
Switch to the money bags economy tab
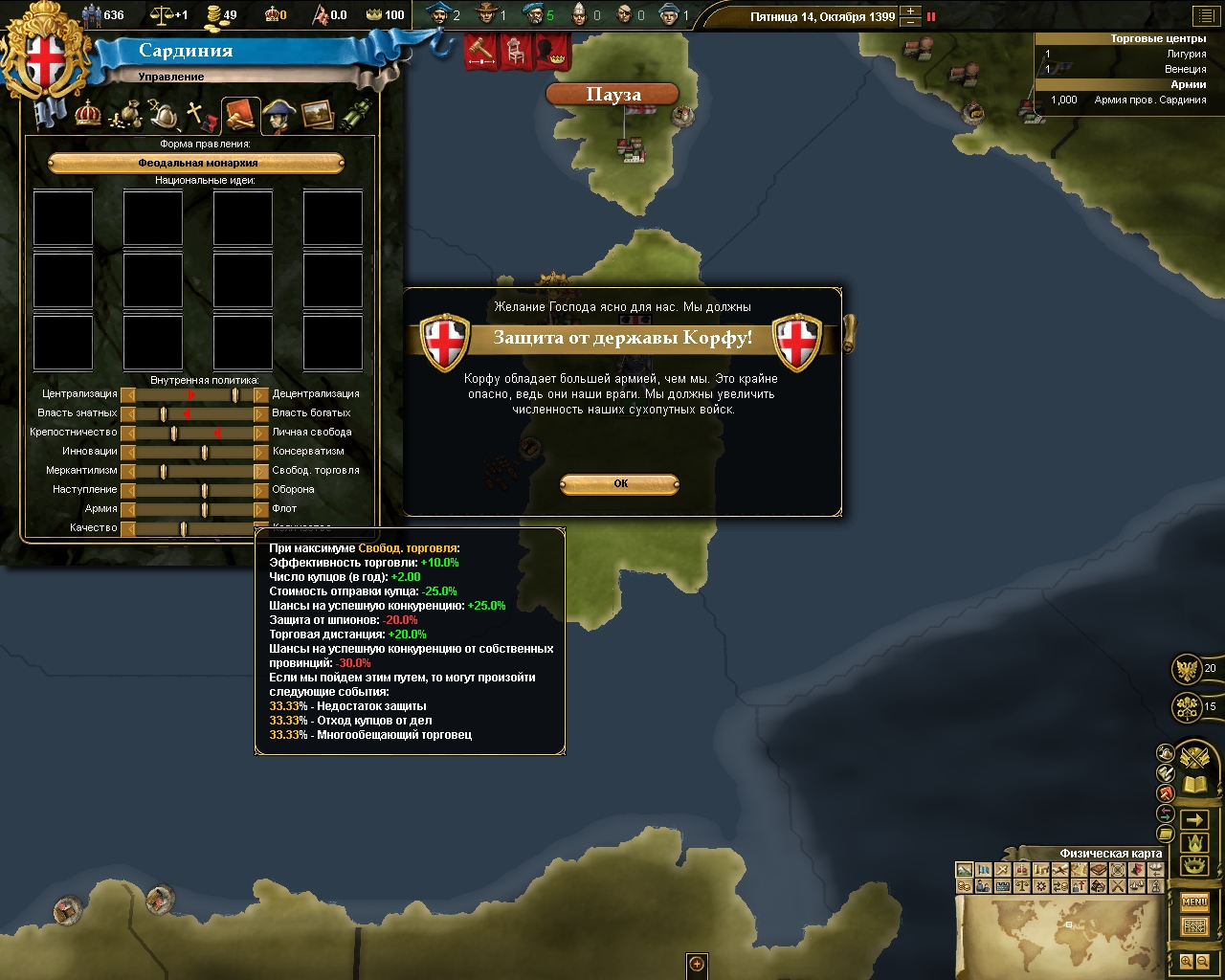click(125, 116)
